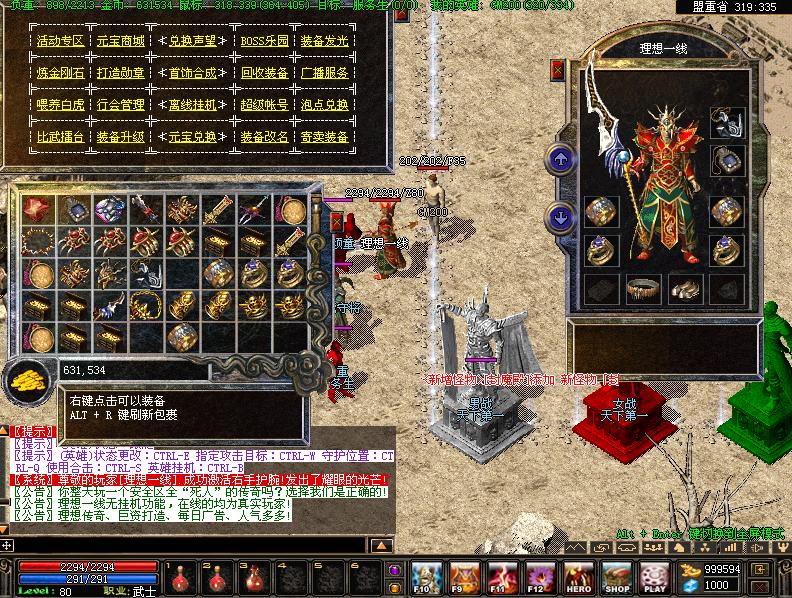Enter the BOSS乐园 link
The width and height of the screenshot is (792, 598).
click(265, 42)
